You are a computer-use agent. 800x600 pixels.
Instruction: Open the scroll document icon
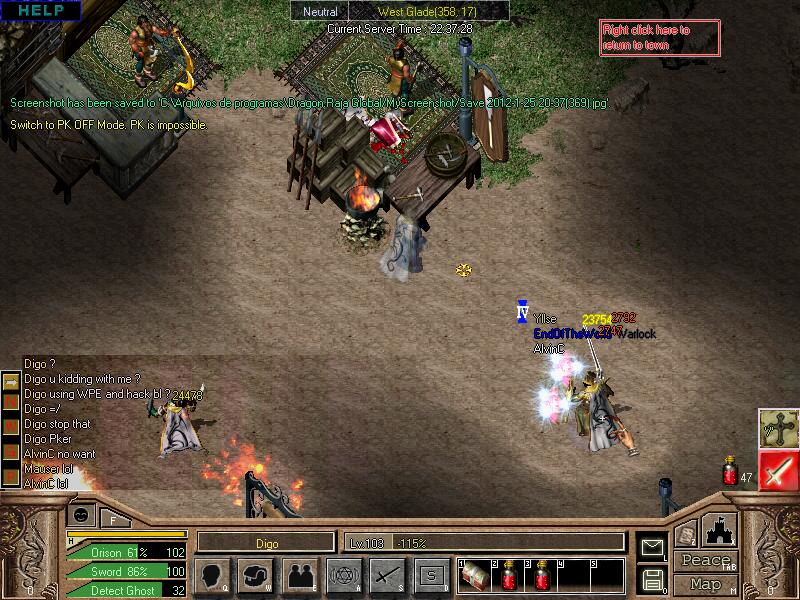click(685, 535)
